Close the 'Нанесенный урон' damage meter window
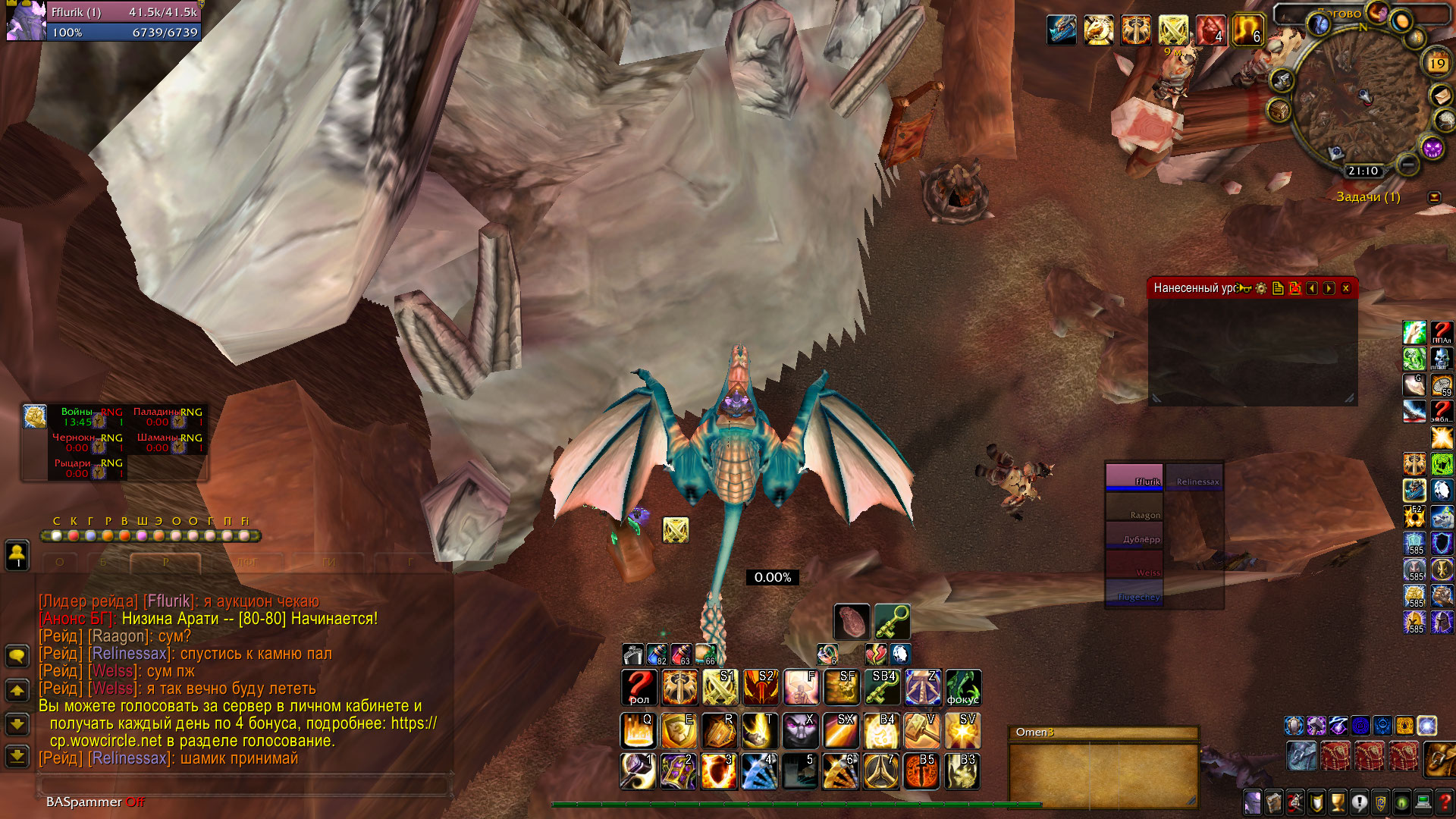1456x819 pixels. (x=1346, y=288)
